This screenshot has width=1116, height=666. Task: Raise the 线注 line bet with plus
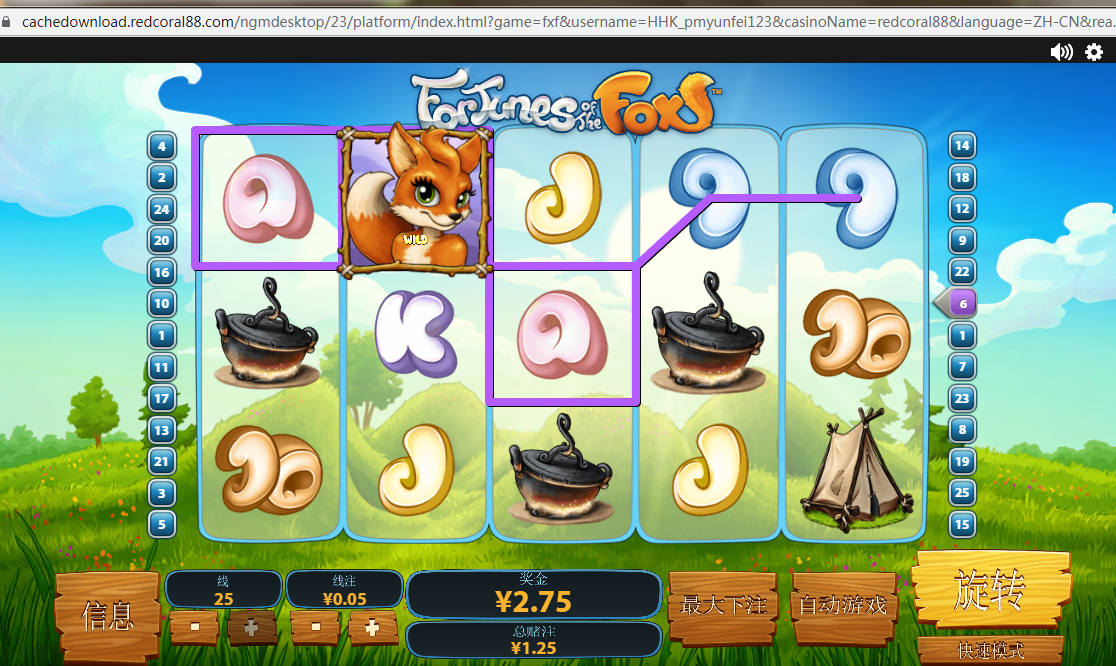pos(372,628)
